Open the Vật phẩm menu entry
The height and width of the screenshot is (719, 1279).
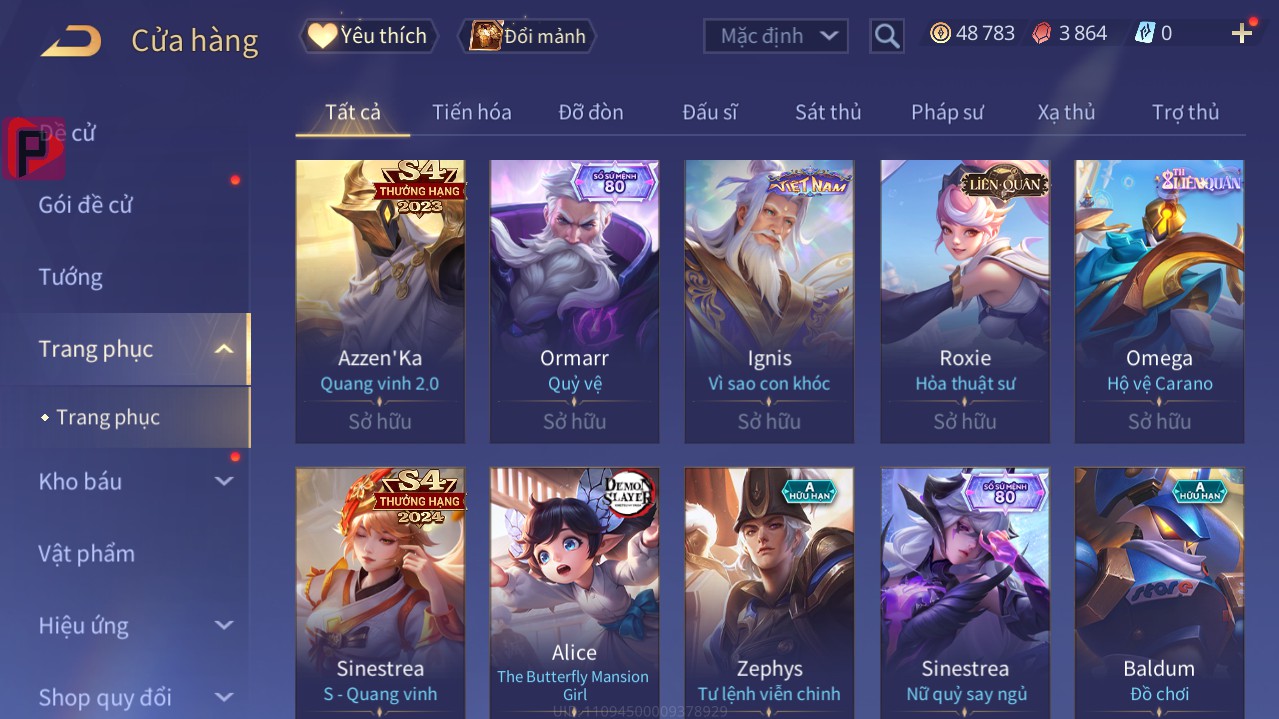coord(86,553)
